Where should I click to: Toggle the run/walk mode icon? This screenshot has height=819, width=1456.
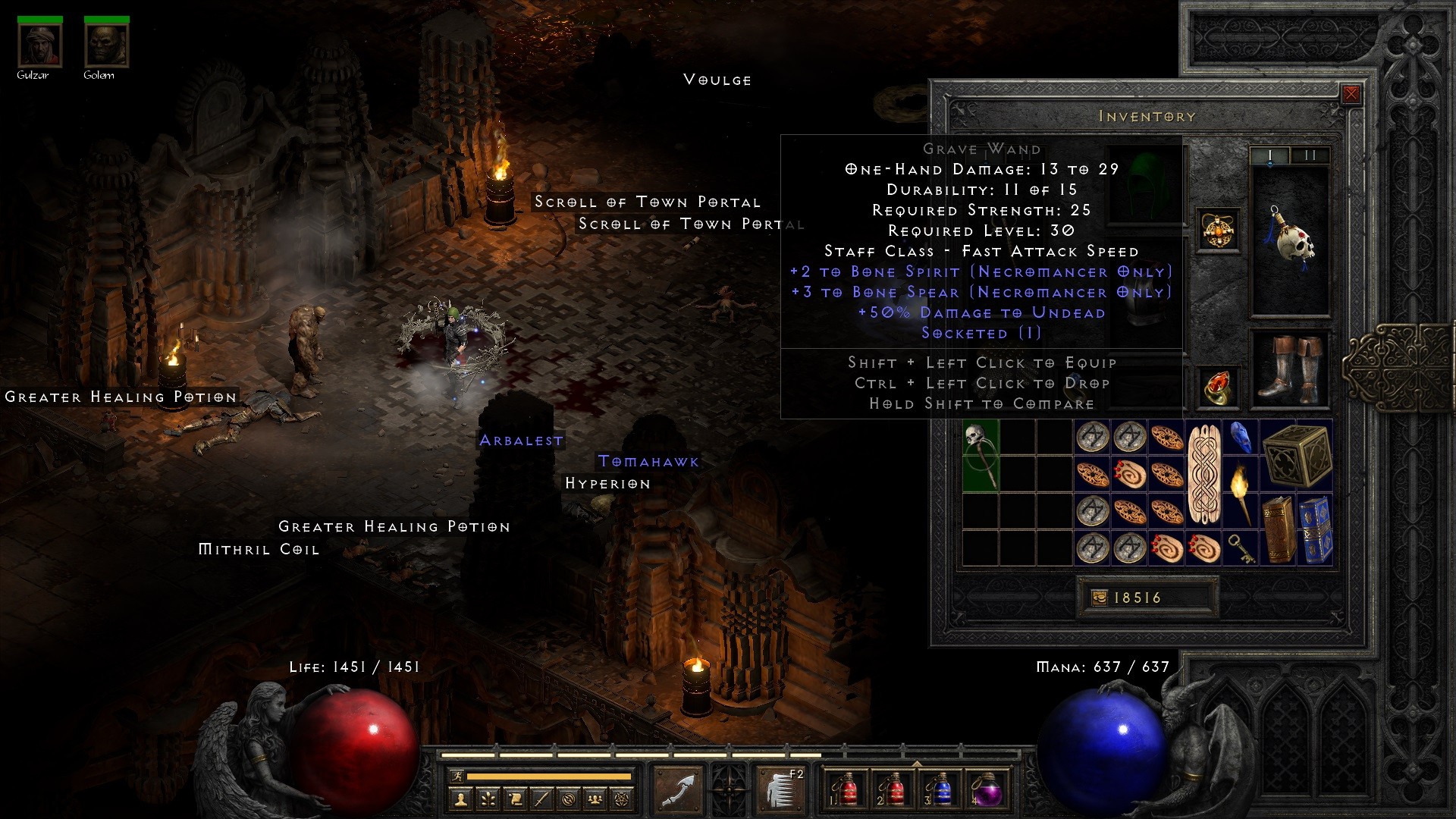point(458,776)
